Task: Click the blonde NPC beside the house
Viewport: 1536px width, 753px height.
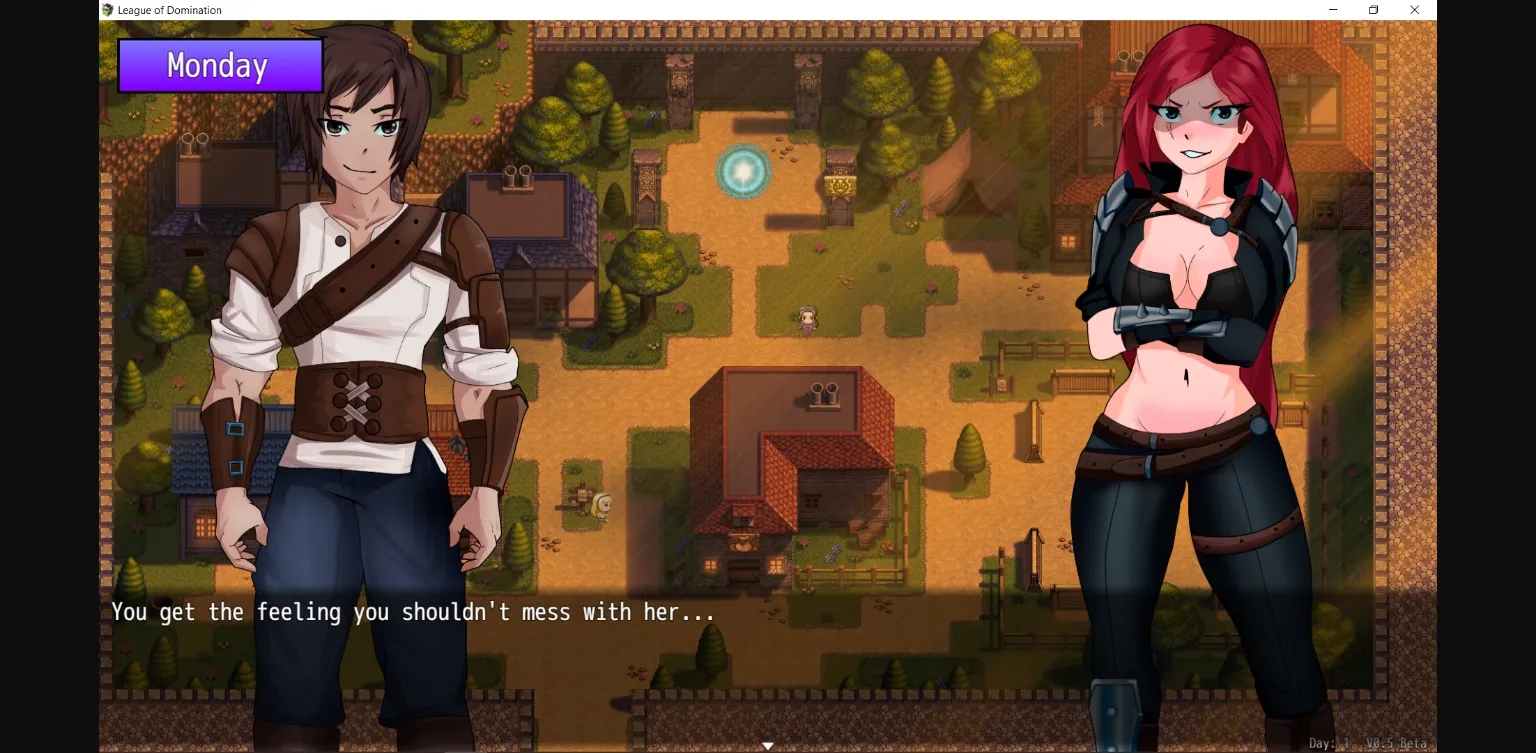Action: tap(601, 505)
